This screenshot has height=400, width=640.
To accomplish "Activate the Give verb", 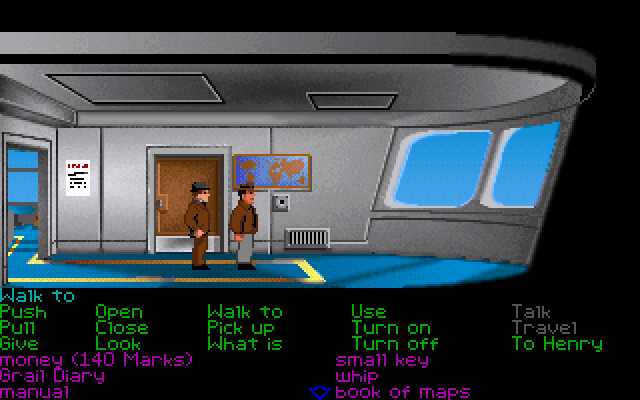I will 19,344.
